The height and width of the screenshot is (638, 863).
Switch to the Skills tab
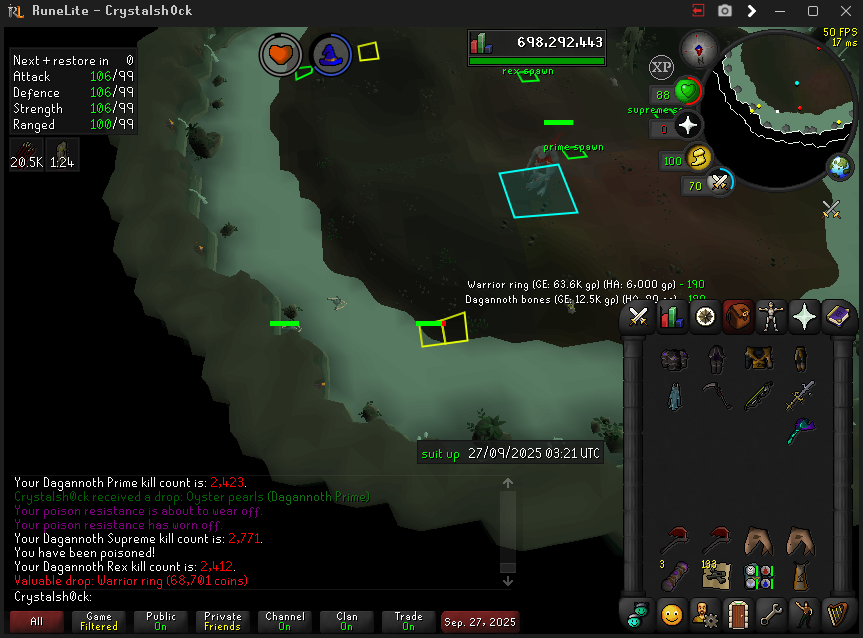(x=671, y=318)
